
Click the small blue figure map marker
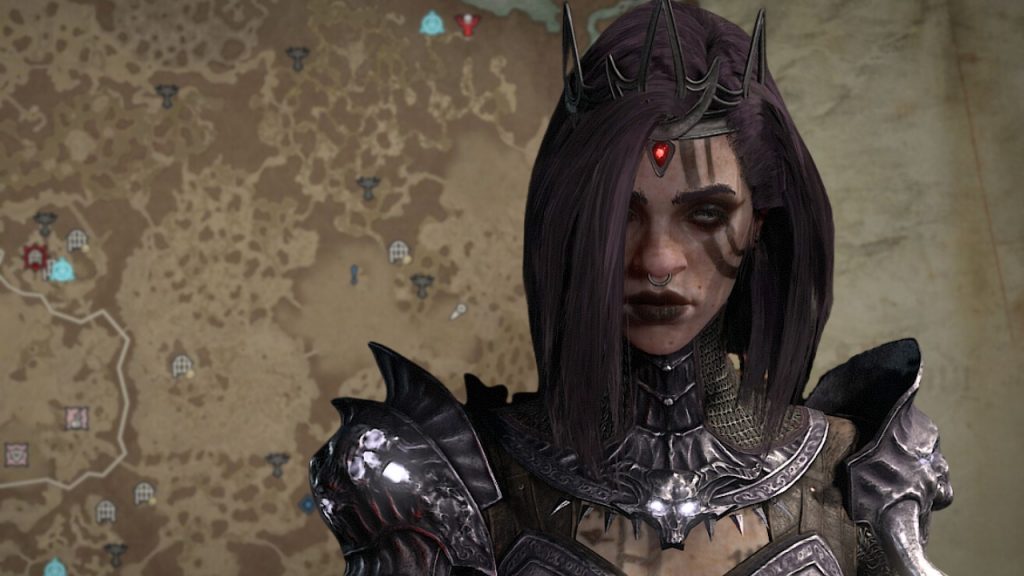point(354,273)
